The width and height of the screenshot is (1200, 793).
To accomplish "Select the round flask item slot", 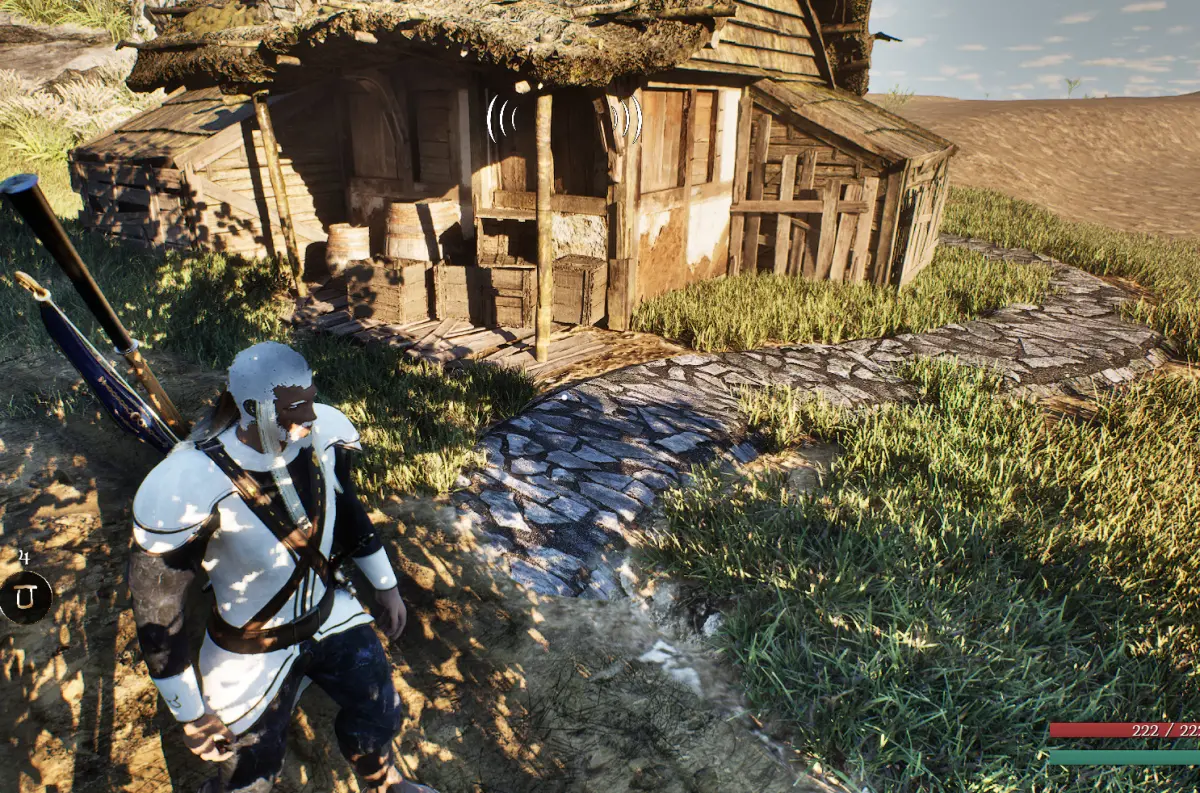I will click(x=25, y=597).
